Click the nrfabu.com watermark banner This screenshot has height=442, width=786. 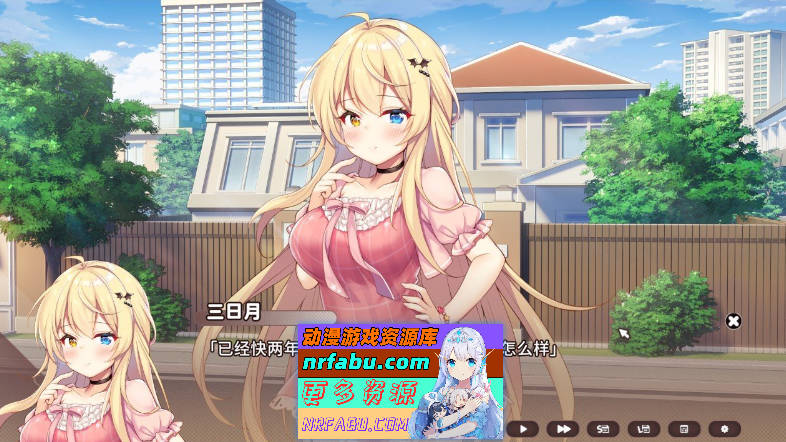(400, 381)
